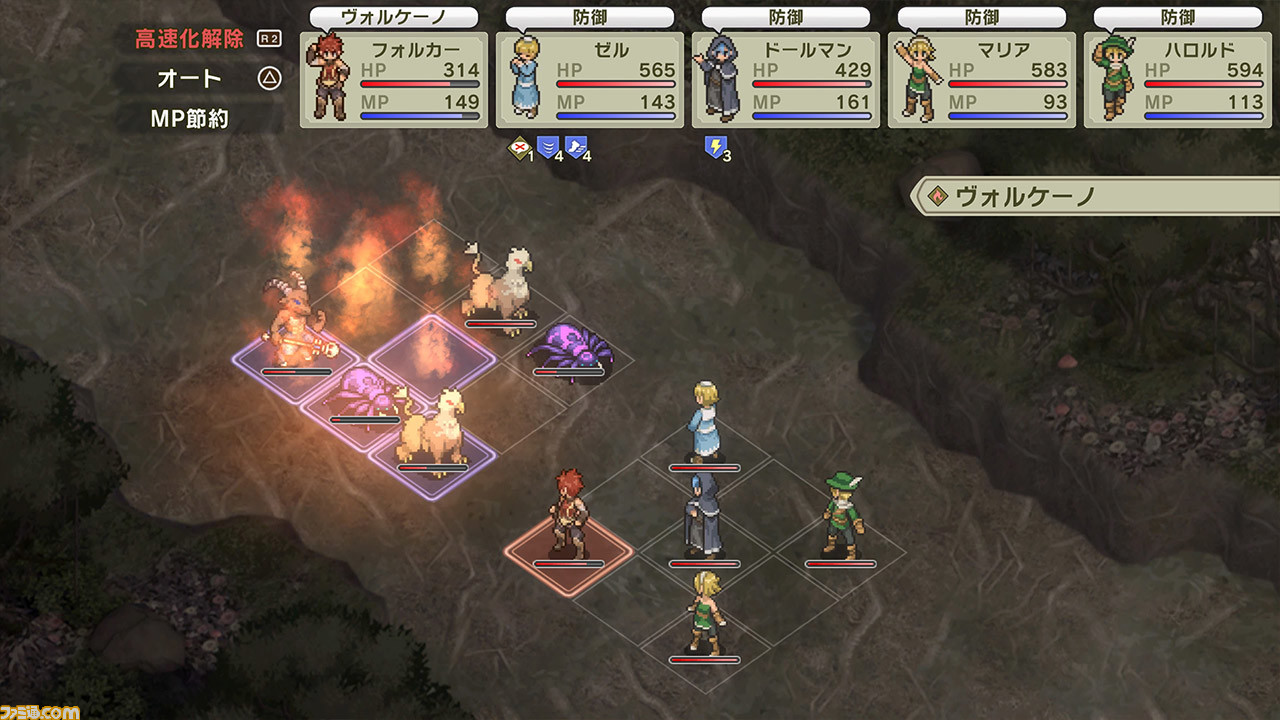
Task: Select フォルカー's party status card
Action: tap(394, 80)
